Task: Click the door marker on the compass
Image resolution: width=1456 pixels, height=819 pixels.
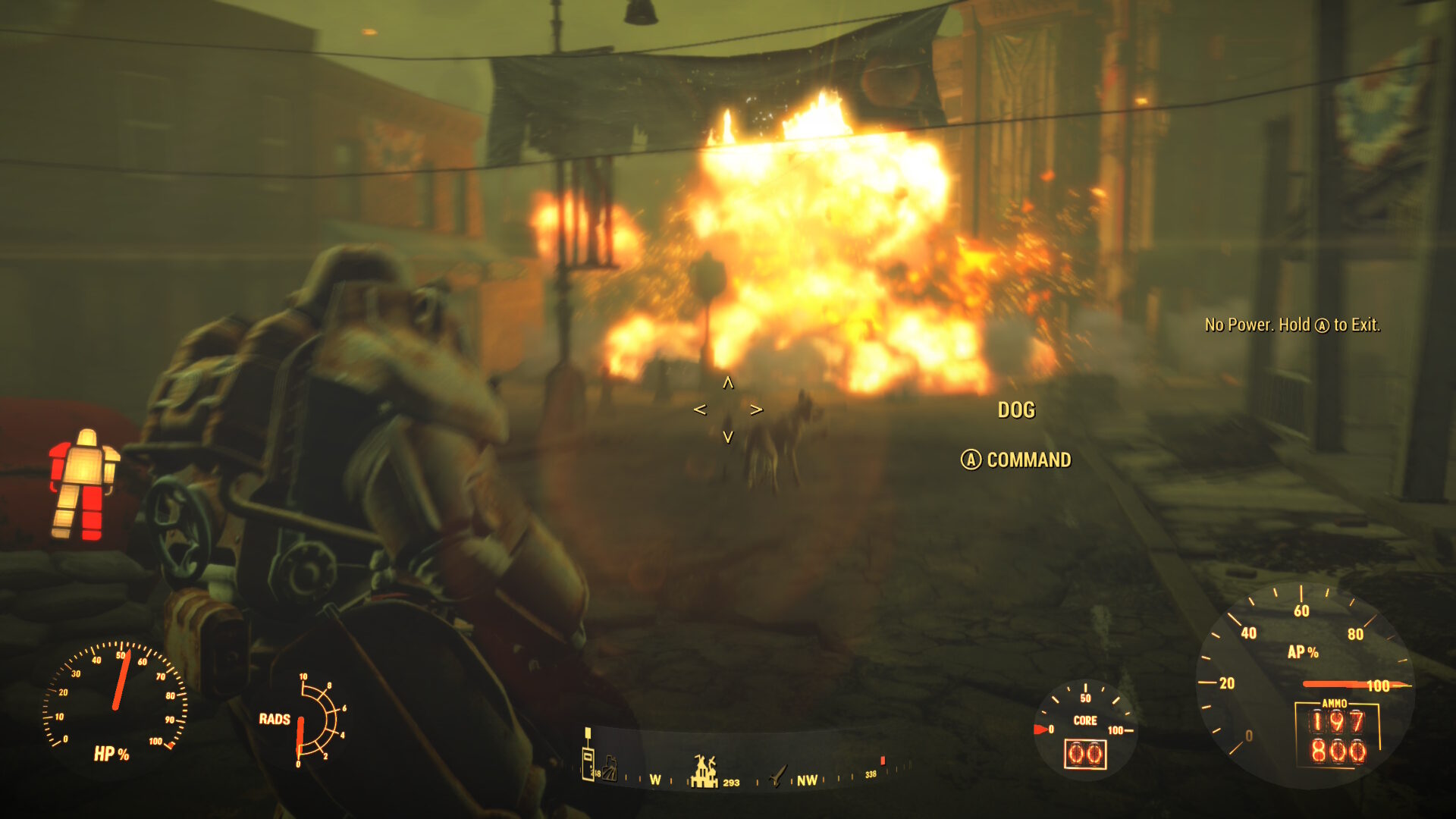Action: 587,764
